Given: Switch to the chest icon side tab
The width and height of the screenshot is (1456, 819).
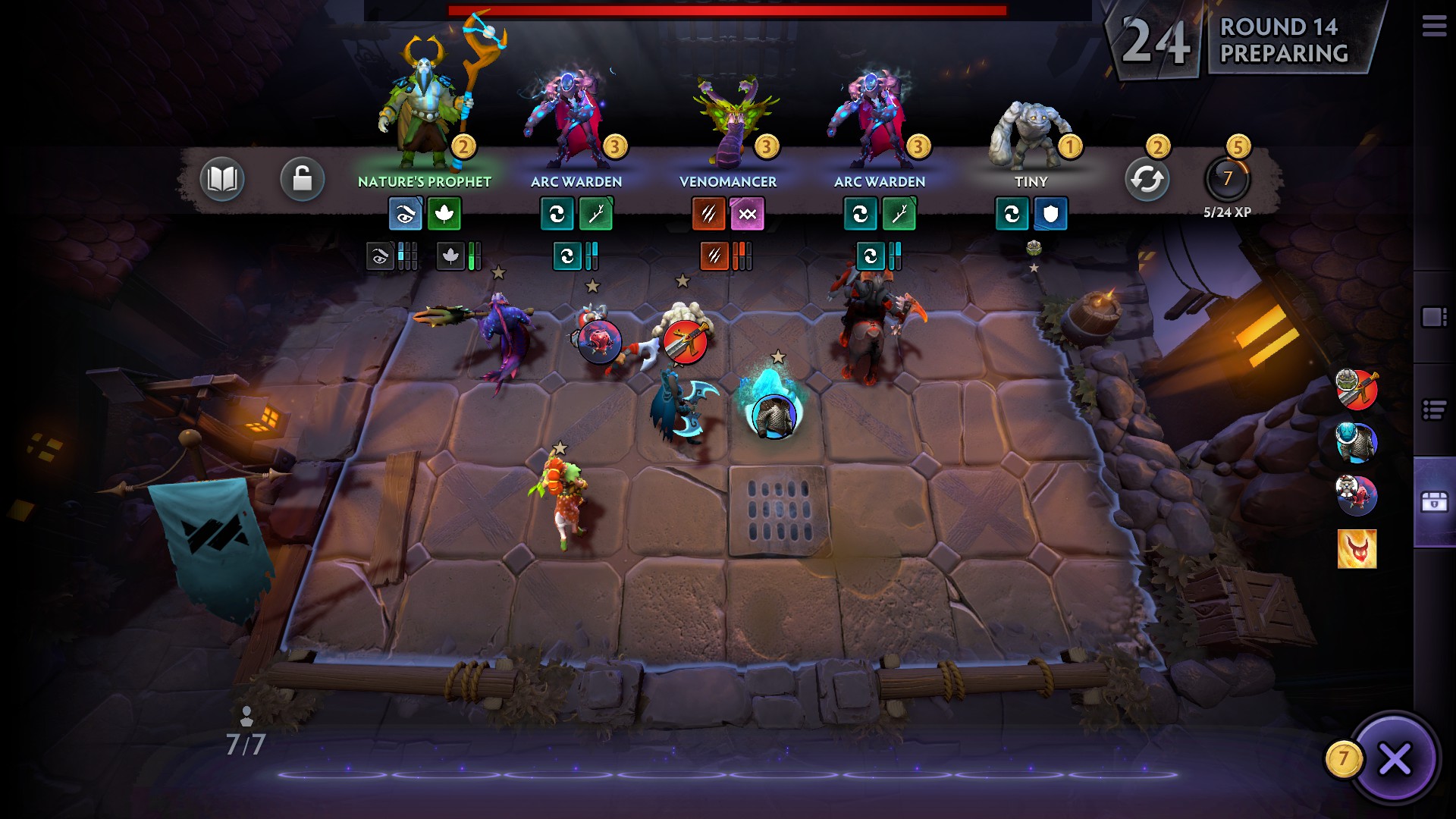Looking at the screenshot, I should [1434, 502].
